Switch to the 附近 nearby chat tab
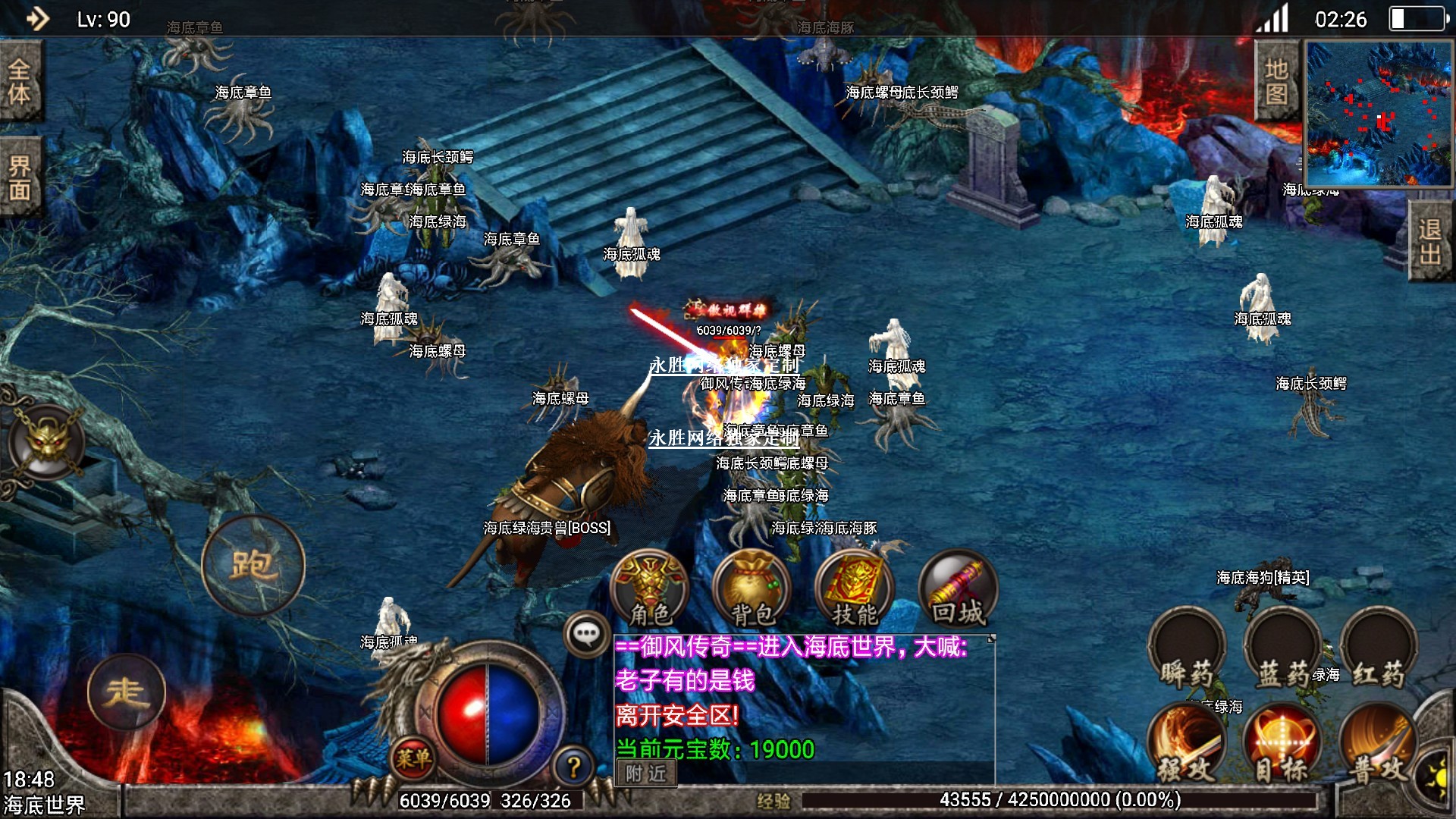Image resolution: width=1456 pixels, height=819 pixels. point(645,773)
